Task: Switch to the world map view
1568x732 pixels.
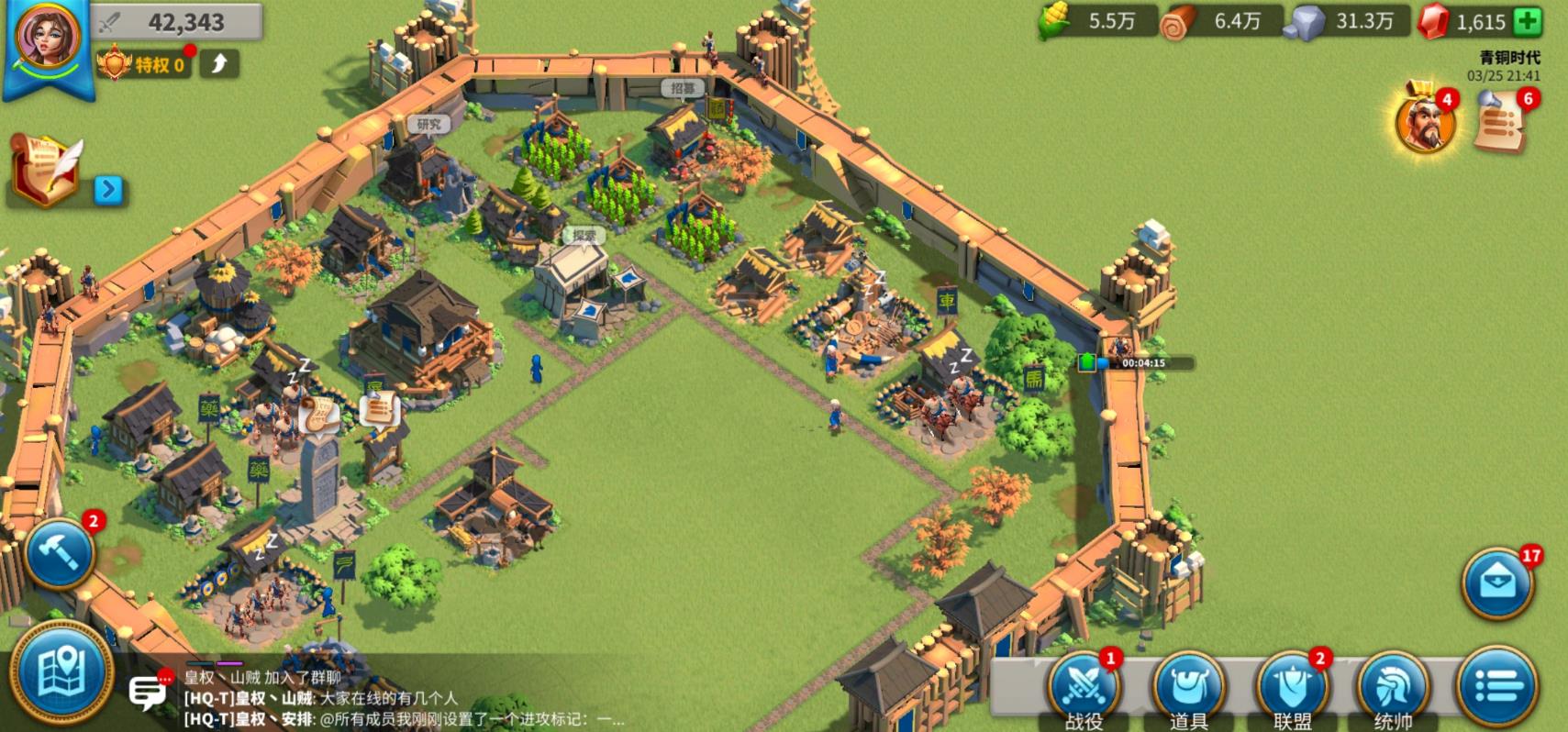Action: click(x=61, y=674)
